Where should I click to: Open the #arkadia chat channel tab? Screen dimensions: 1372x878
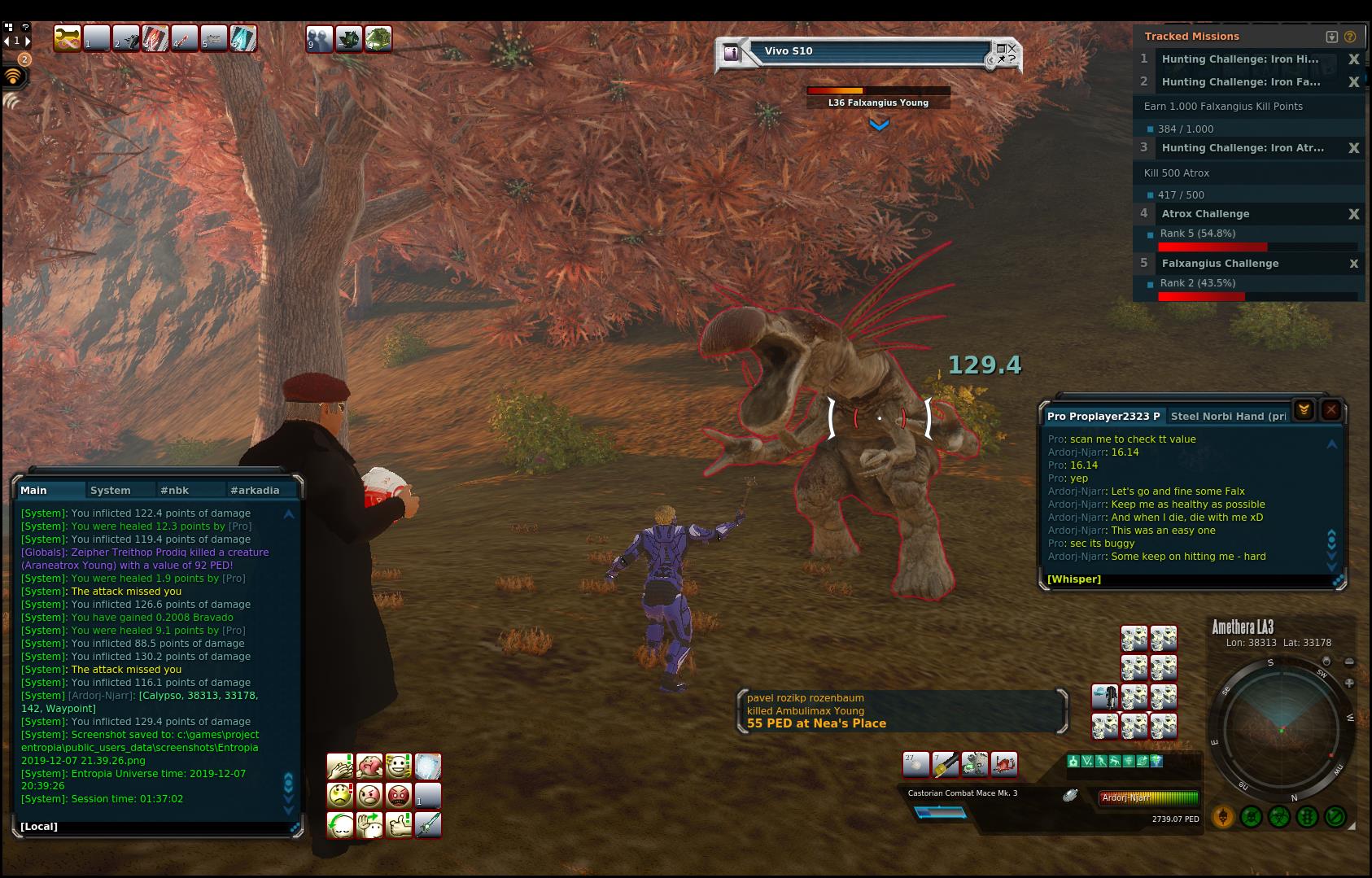click(x=255, y=490)
